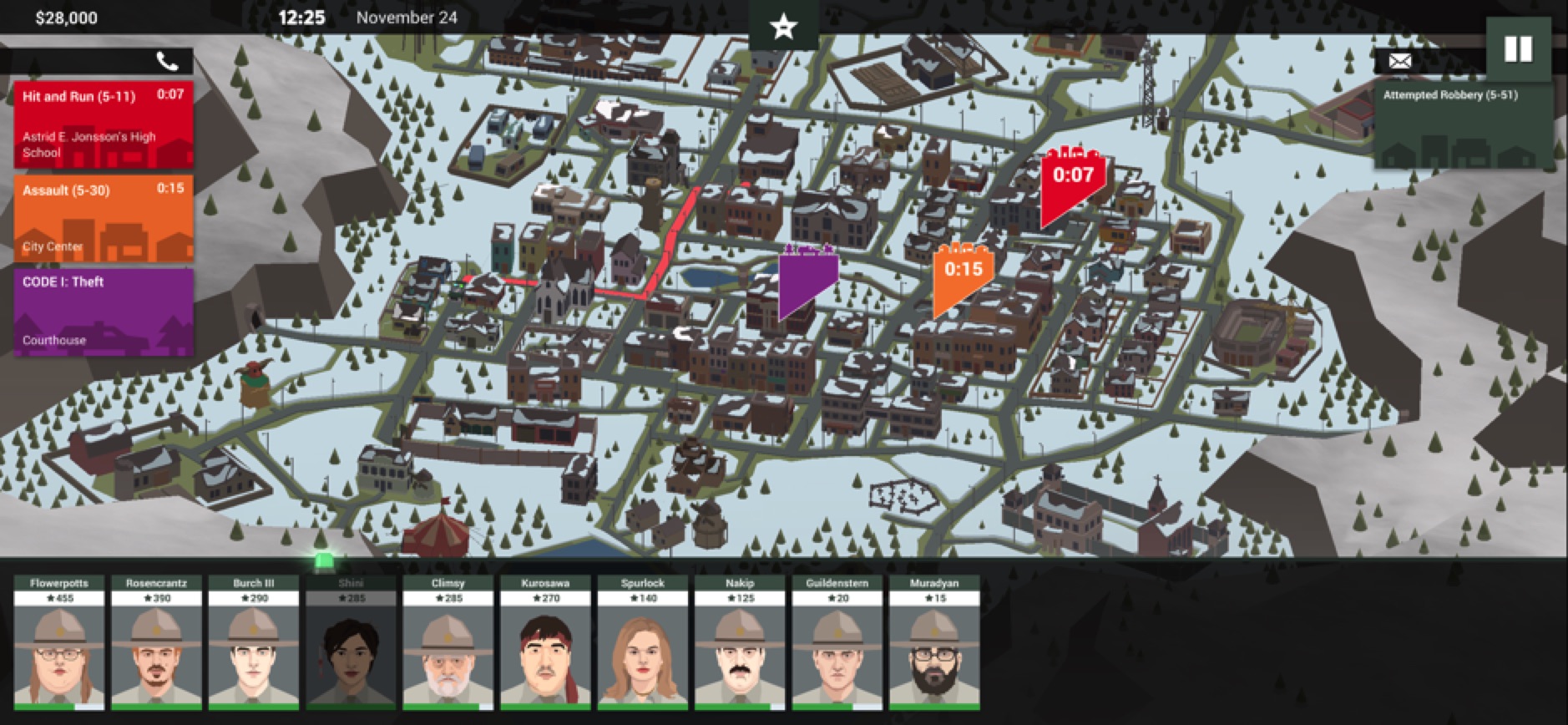Click the phone calls icon

(x=167, y=61)
